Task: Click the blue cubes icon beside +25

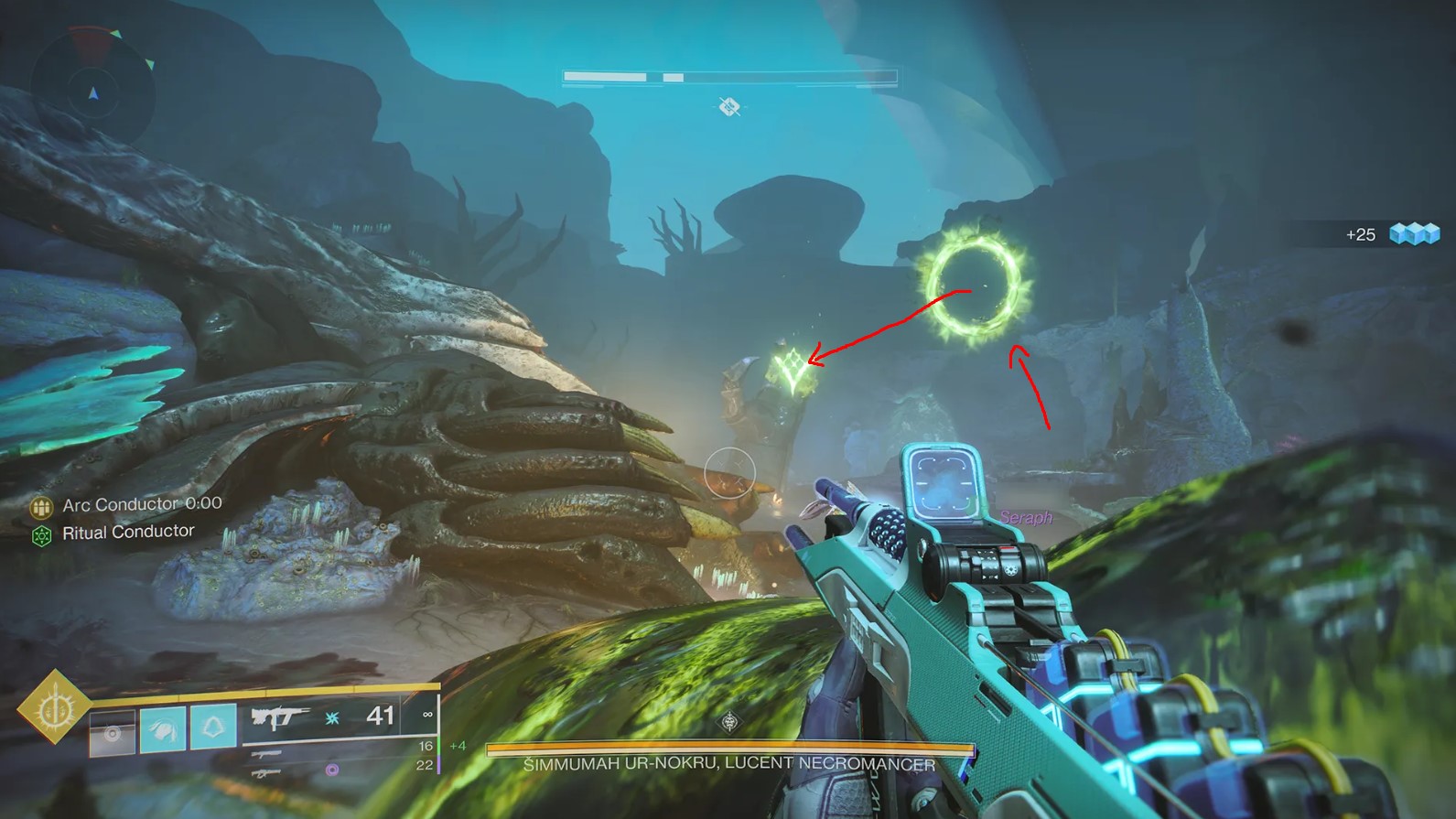Action: click(x=1414, y=234)
